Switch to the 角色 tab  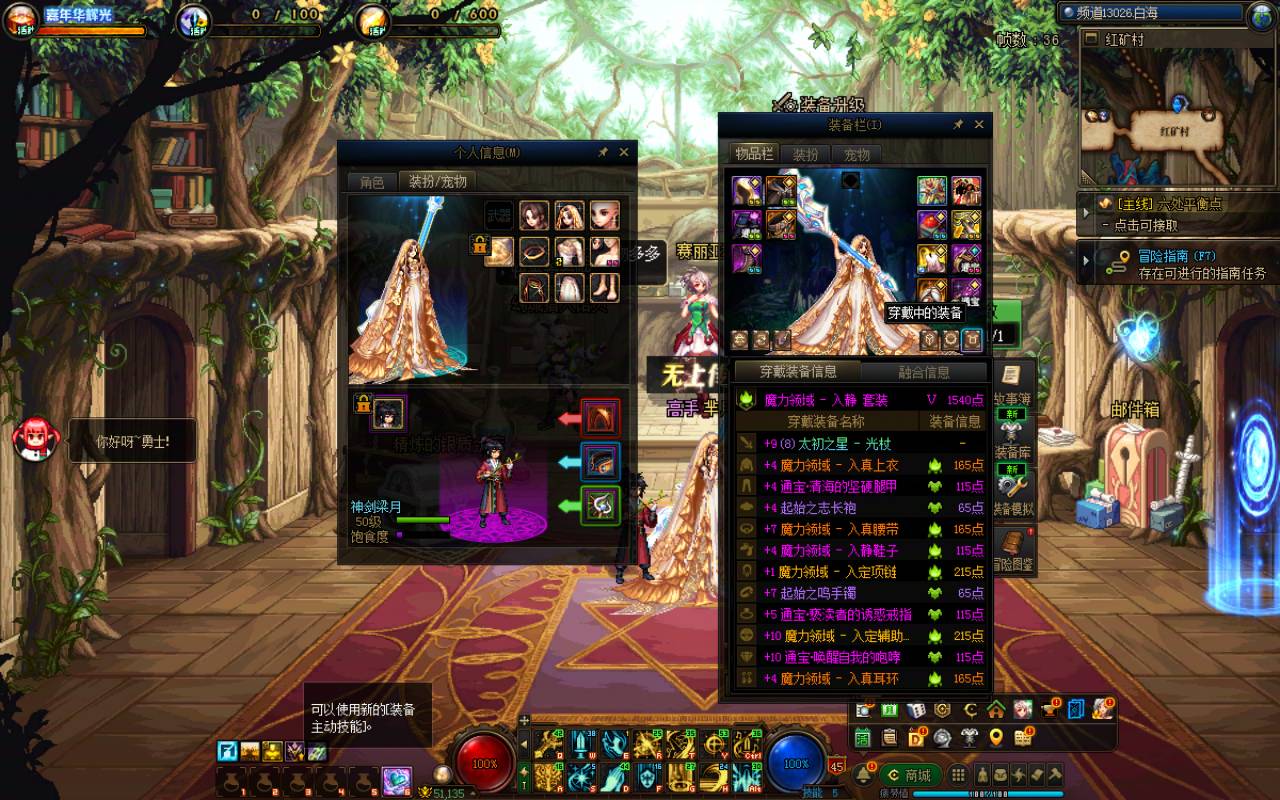pyautogui.click(x=372, y=182)
